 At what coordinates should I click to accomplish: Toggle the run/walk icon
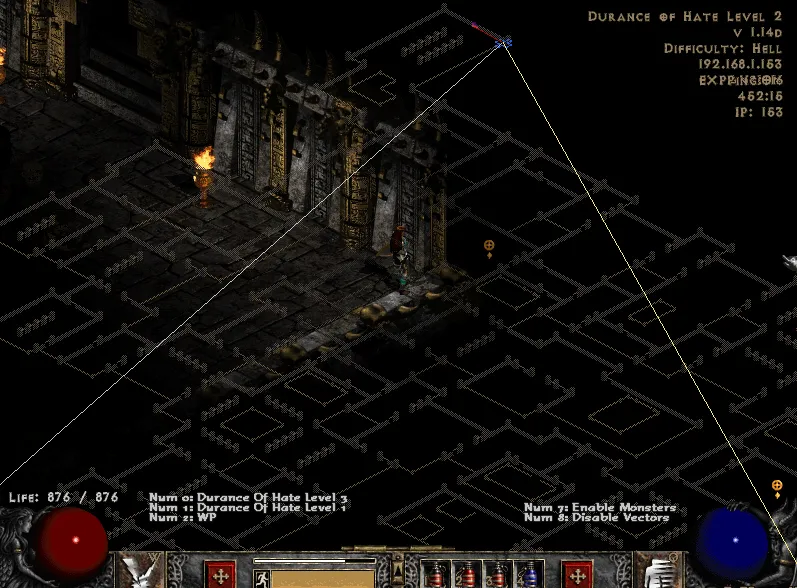(262, 577)
